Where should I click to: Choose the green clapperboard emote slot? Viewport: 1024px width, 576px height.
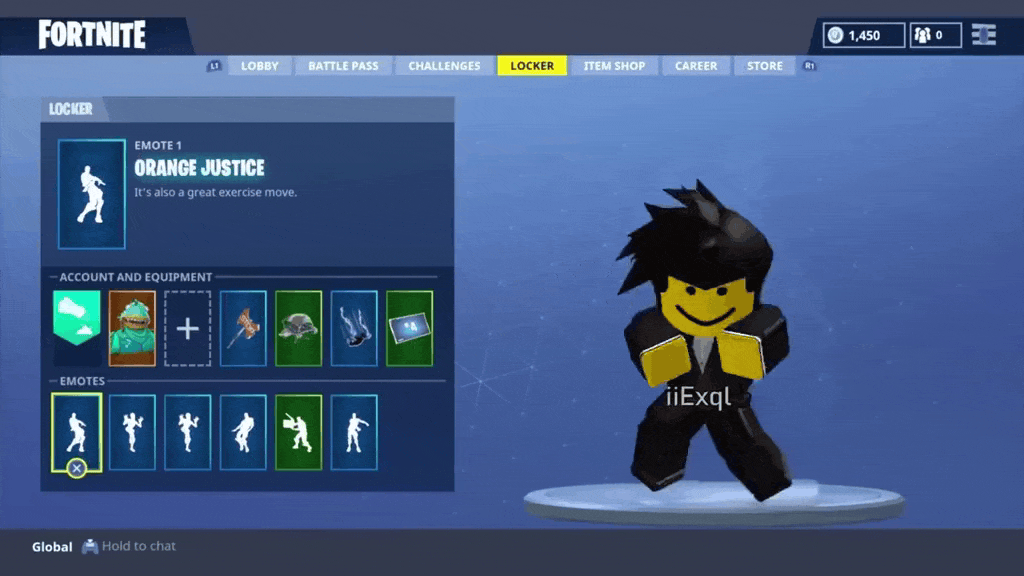[x=298, y=432]
